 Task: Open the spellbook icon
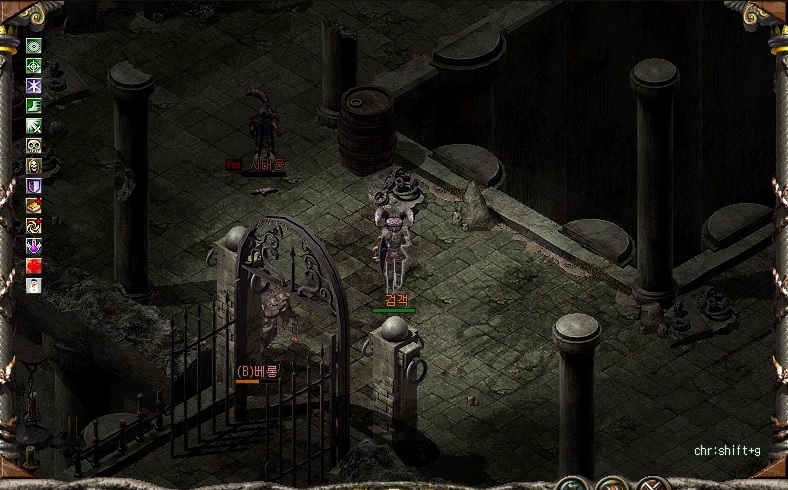click(x=34, y=205)
